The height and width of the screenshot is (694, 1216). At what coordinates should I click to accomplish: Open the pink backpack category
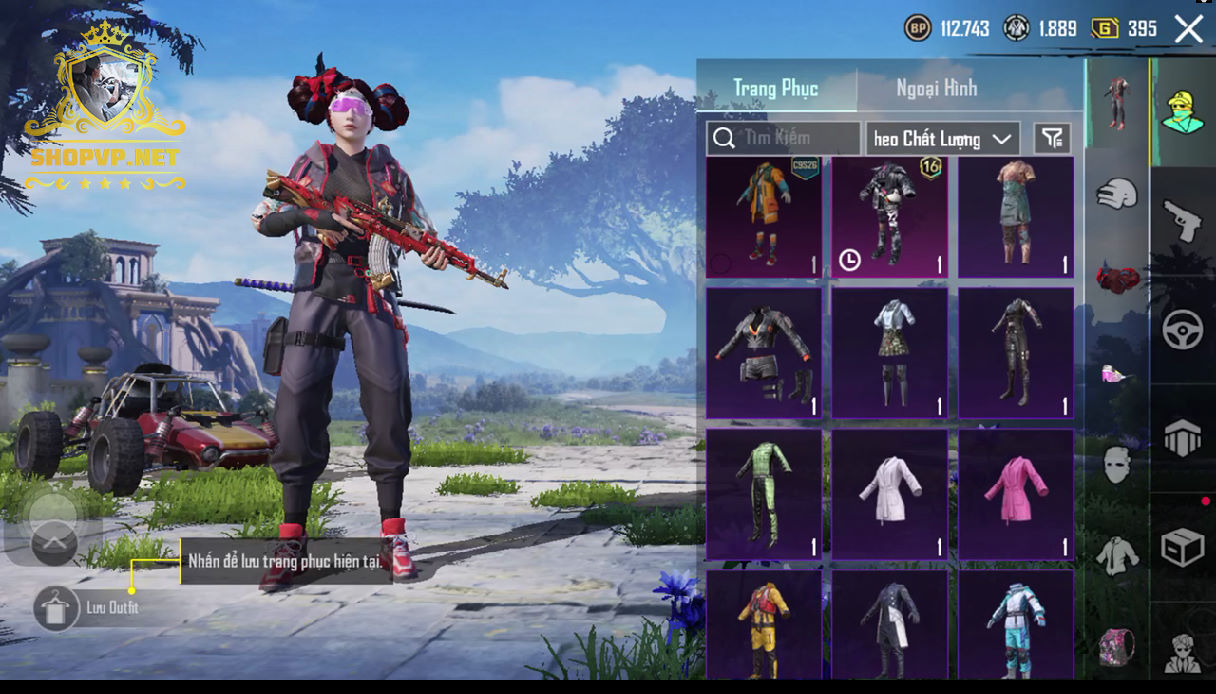click(x=1117, y=645)
